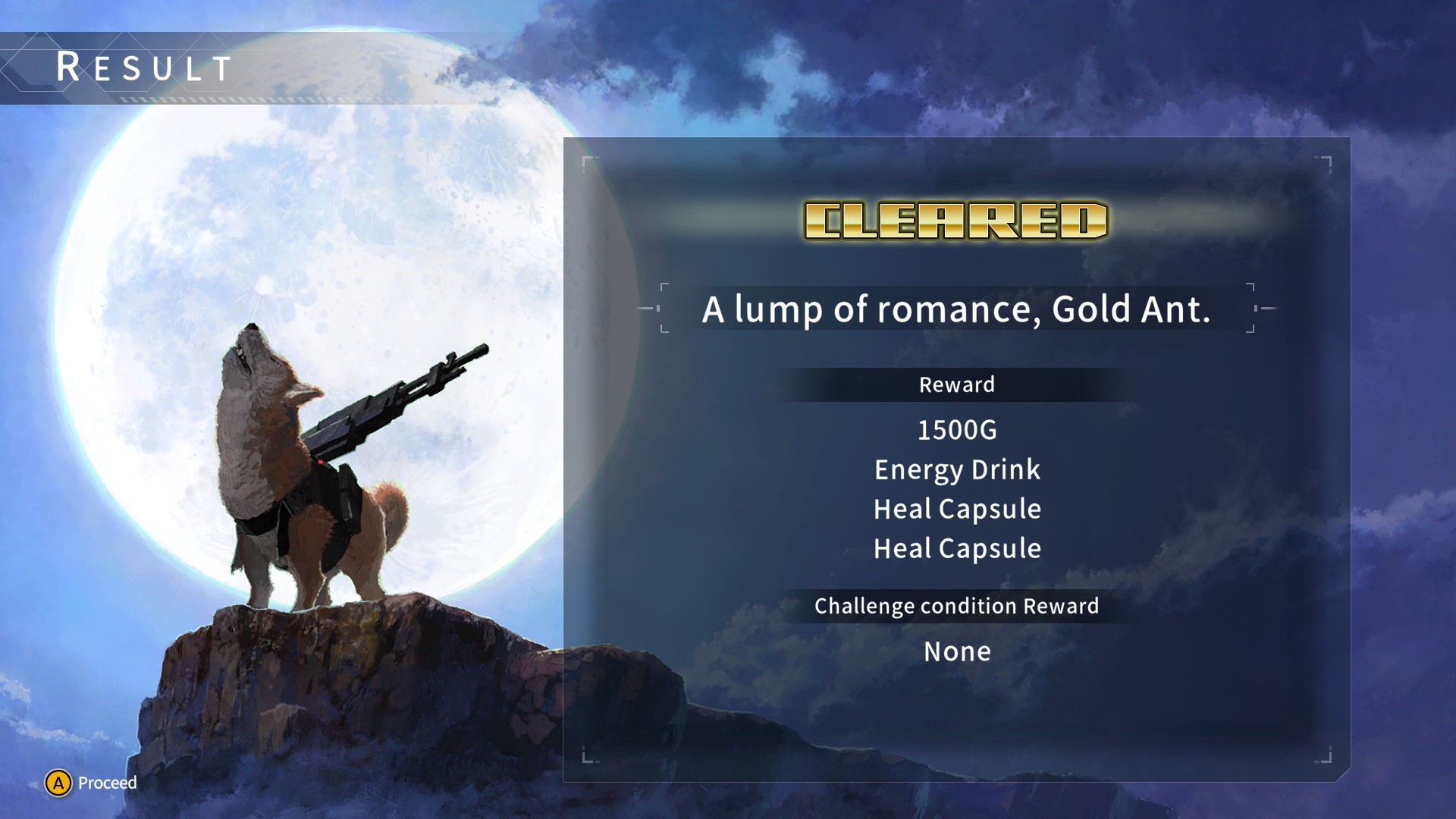This screenshot has height=819, width=1456.
Task: Select the mission title 'A lump of romance, Gold Ant.'
Action: point(957,309)
